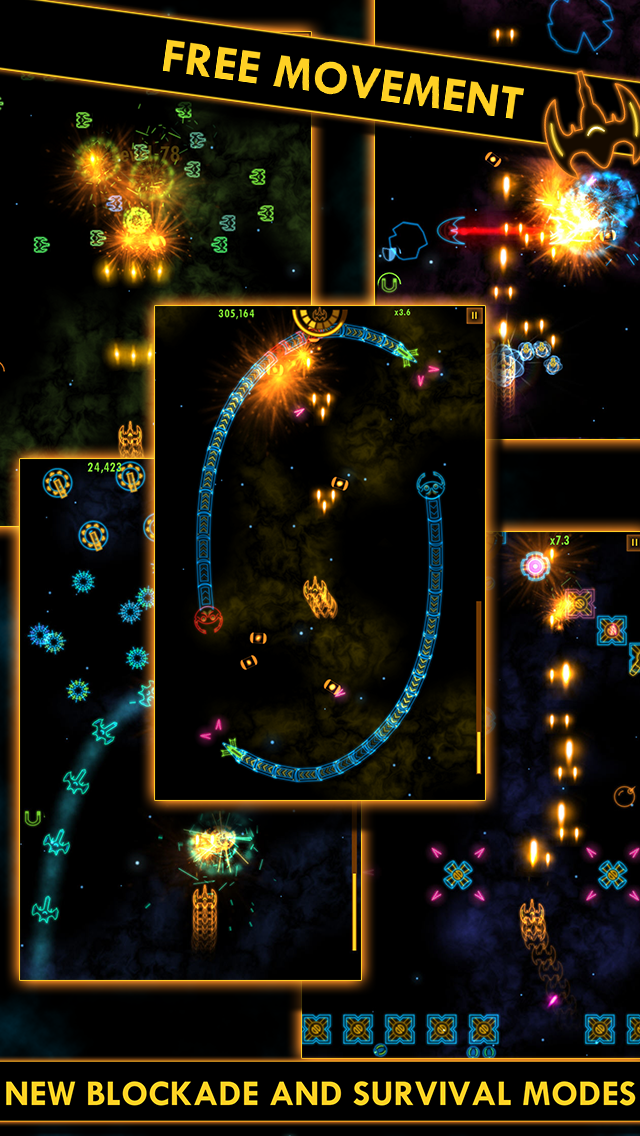This screenshot has width=640, height=1136.
Task: Tap the pause button near the x7.3 multiplier
Action: point(633,543)
